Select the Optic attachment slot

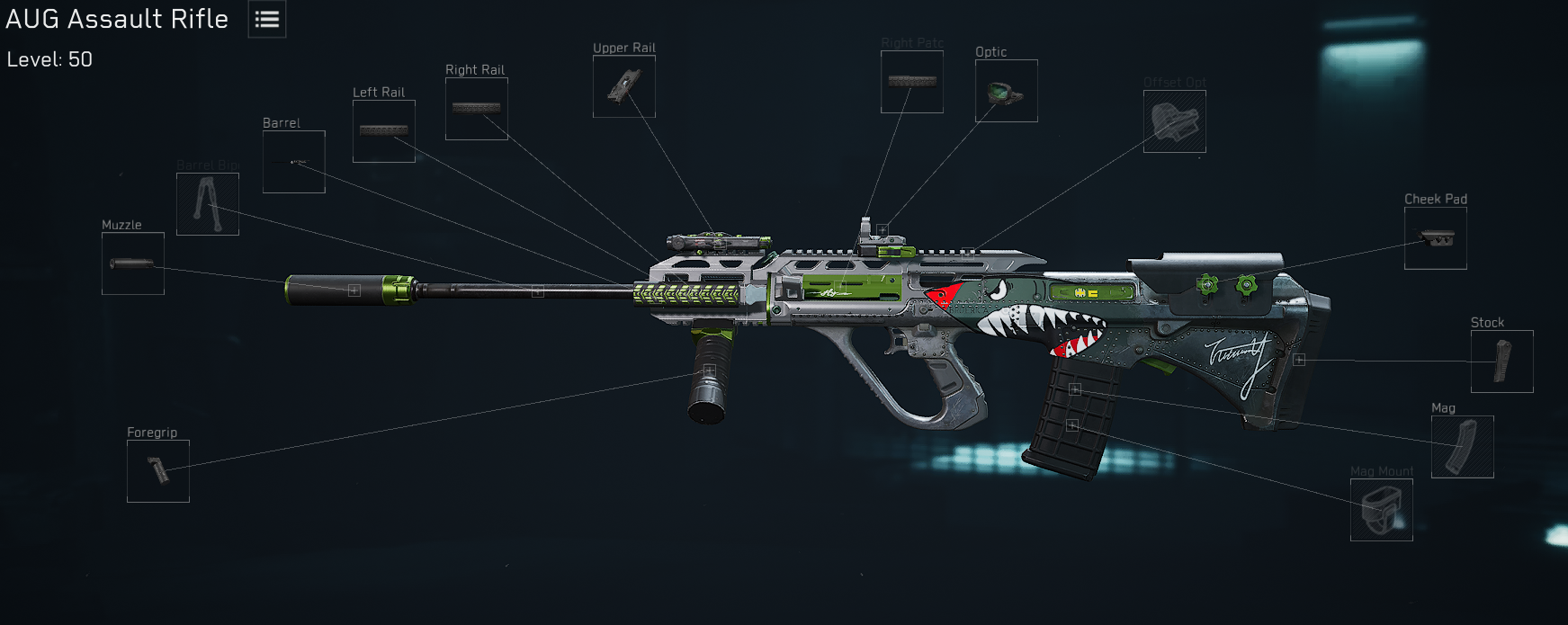pos(1007,91)
